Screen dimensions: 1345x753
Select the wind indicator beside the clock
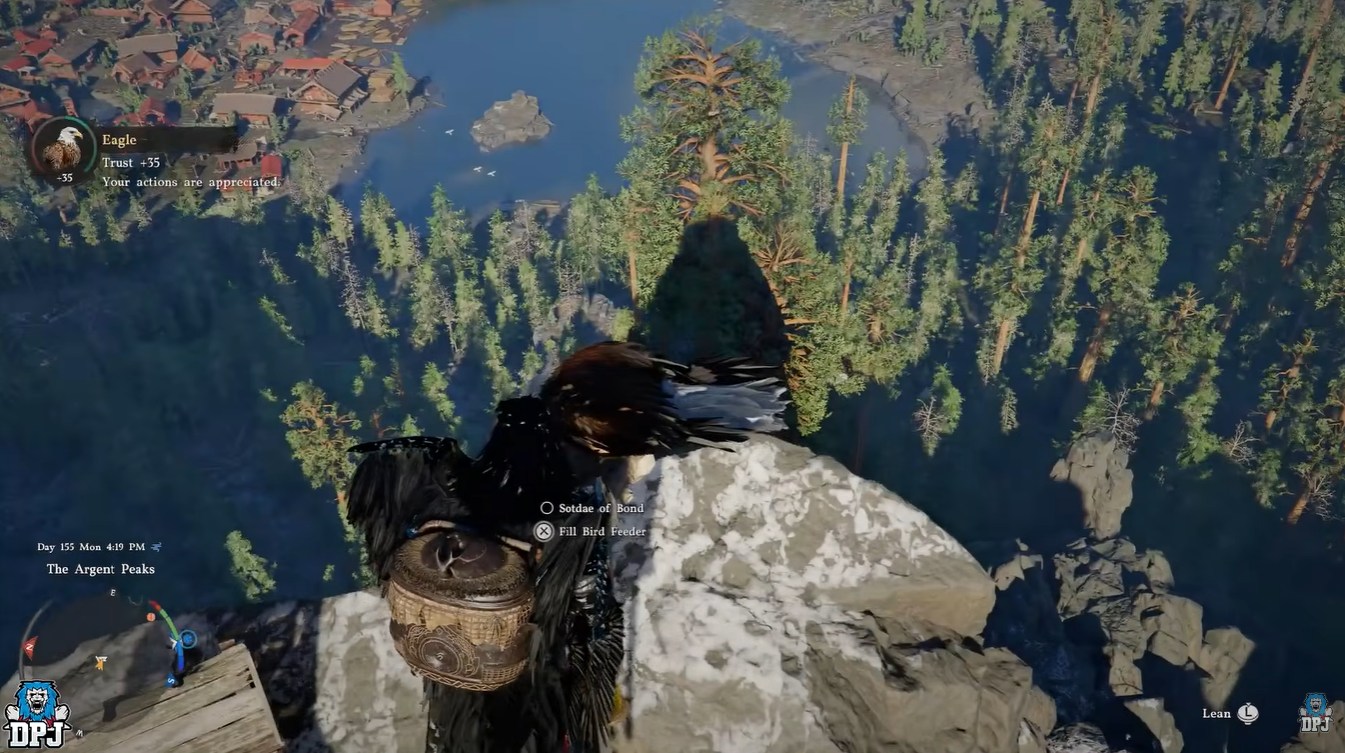pos(155,547)
